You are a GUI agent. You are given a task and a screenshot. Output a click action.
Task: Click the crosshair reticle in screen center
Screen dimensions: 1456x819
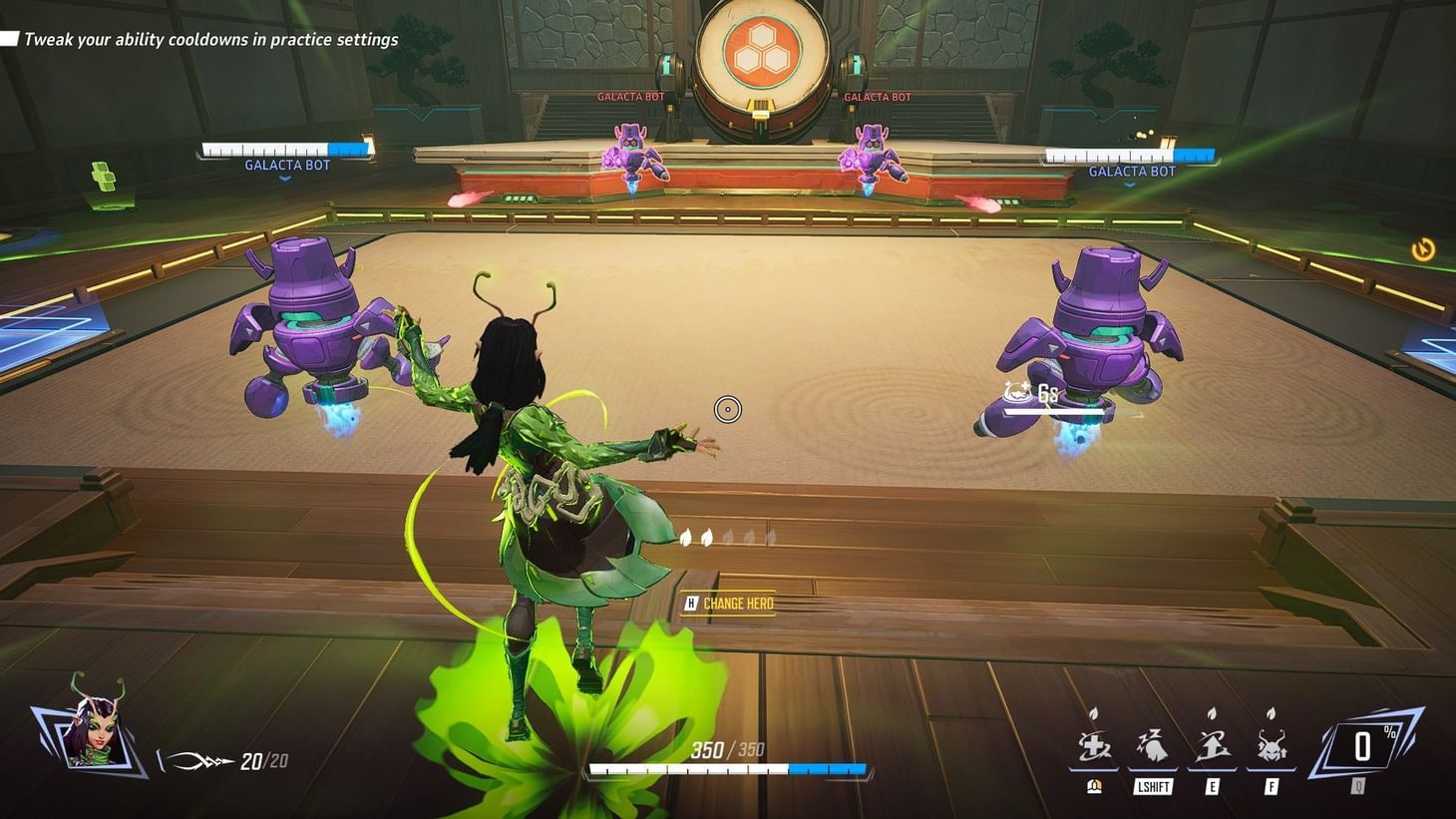[x=728, y=409]
